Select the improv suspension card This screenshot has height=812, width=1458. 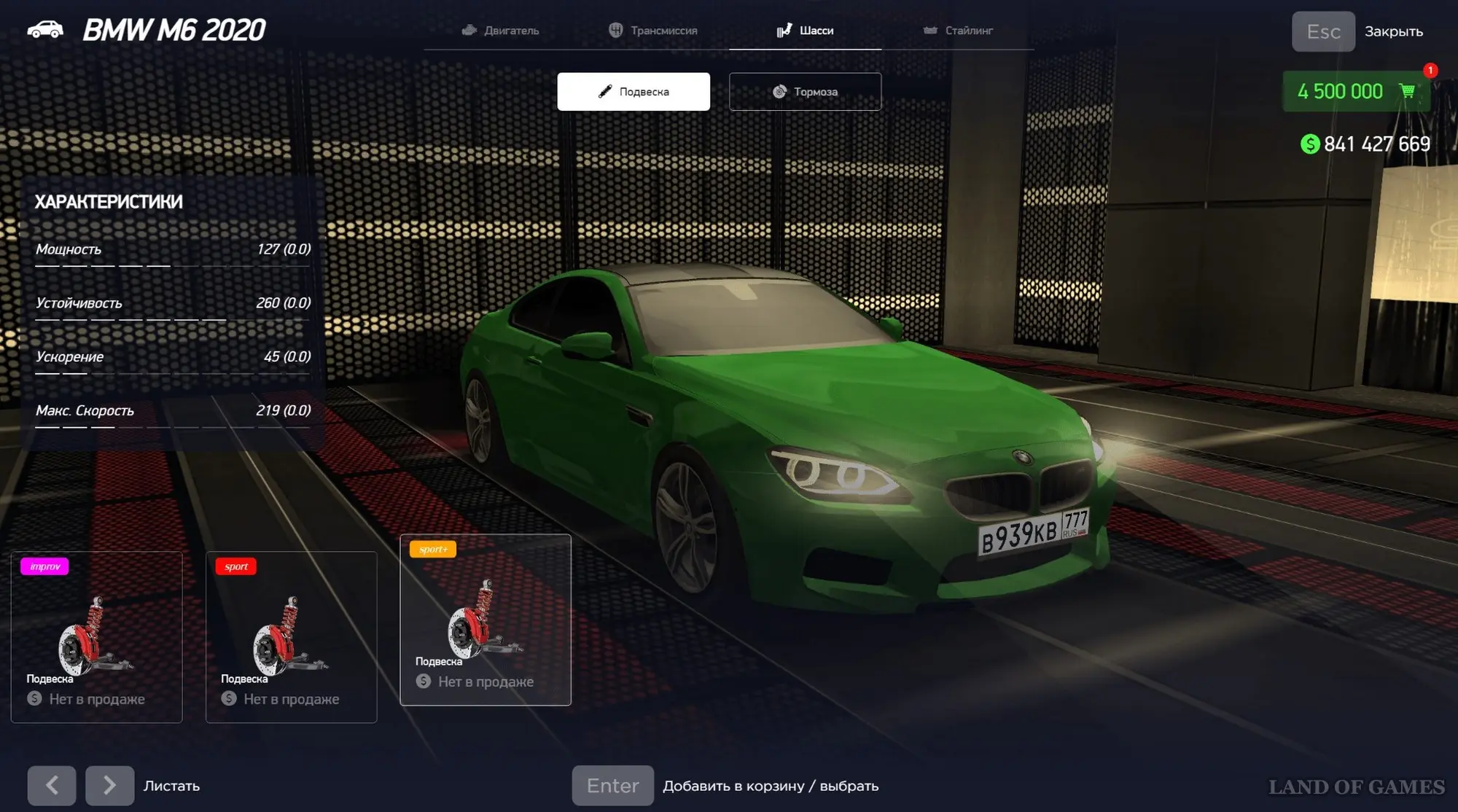tap(96, 637)
